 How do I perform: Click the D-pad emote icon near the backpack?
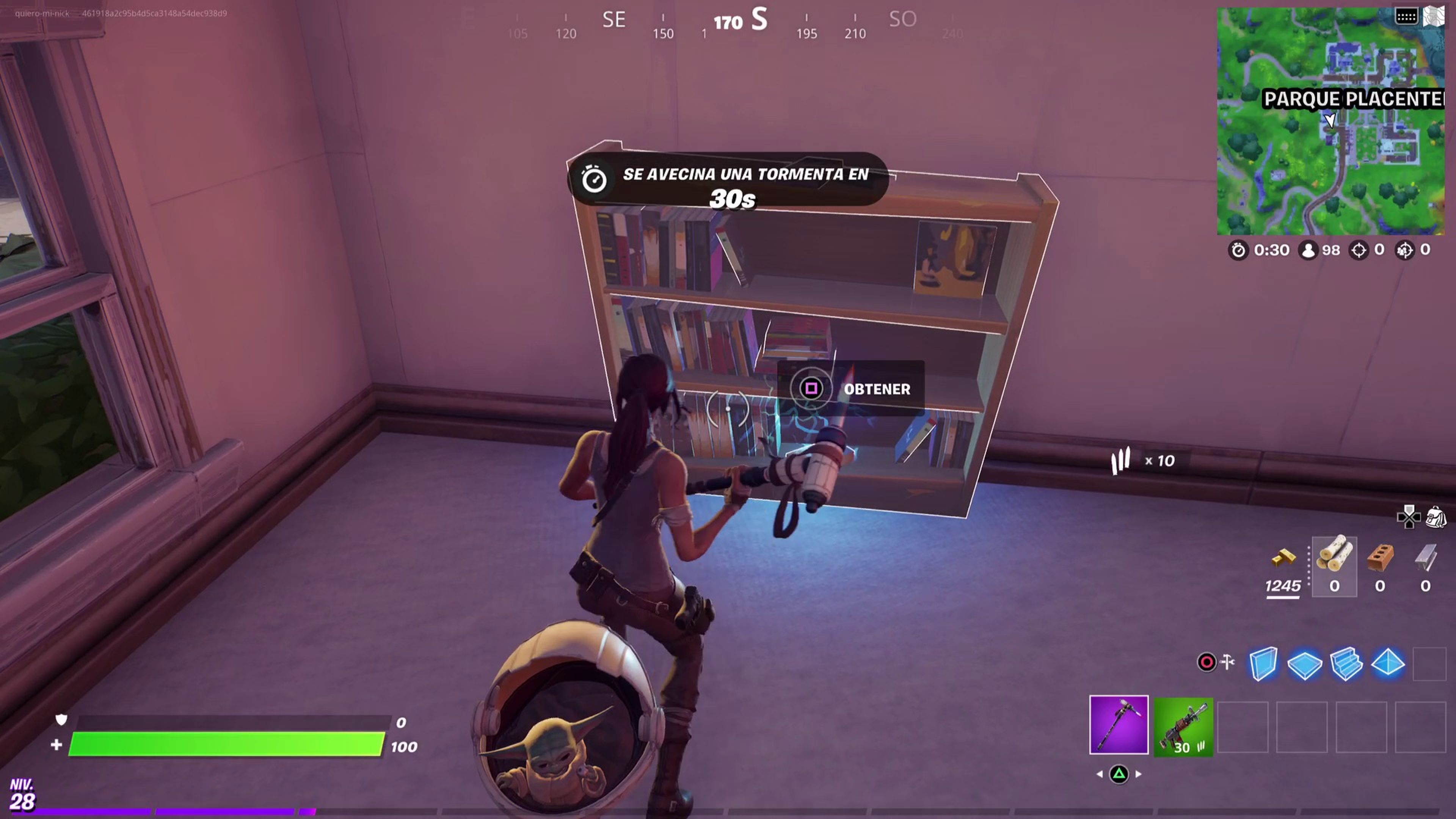(1410, 516)
